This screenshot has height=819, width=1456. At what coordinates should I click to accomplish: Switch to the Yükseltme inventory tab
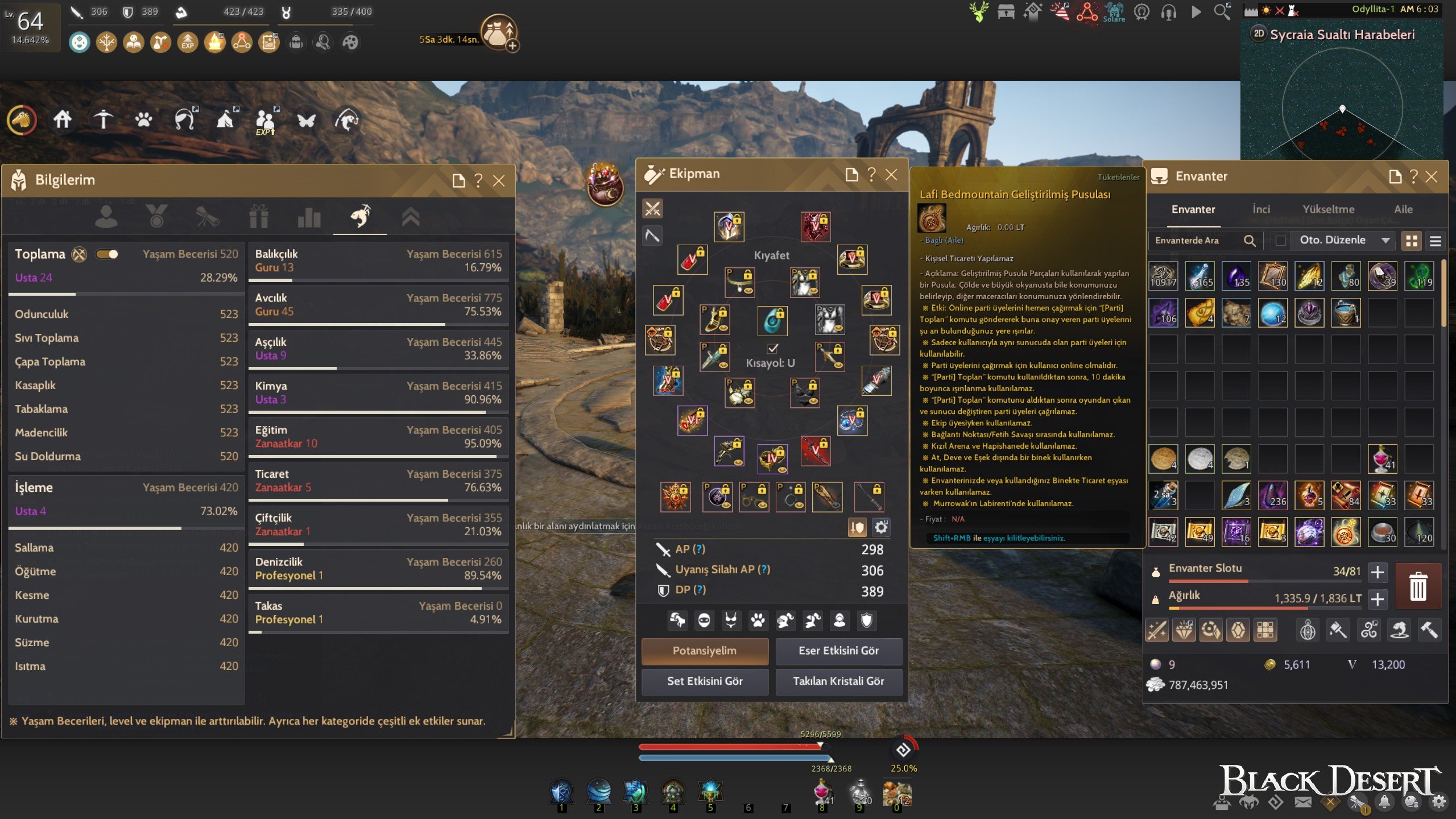[1329, 209]
